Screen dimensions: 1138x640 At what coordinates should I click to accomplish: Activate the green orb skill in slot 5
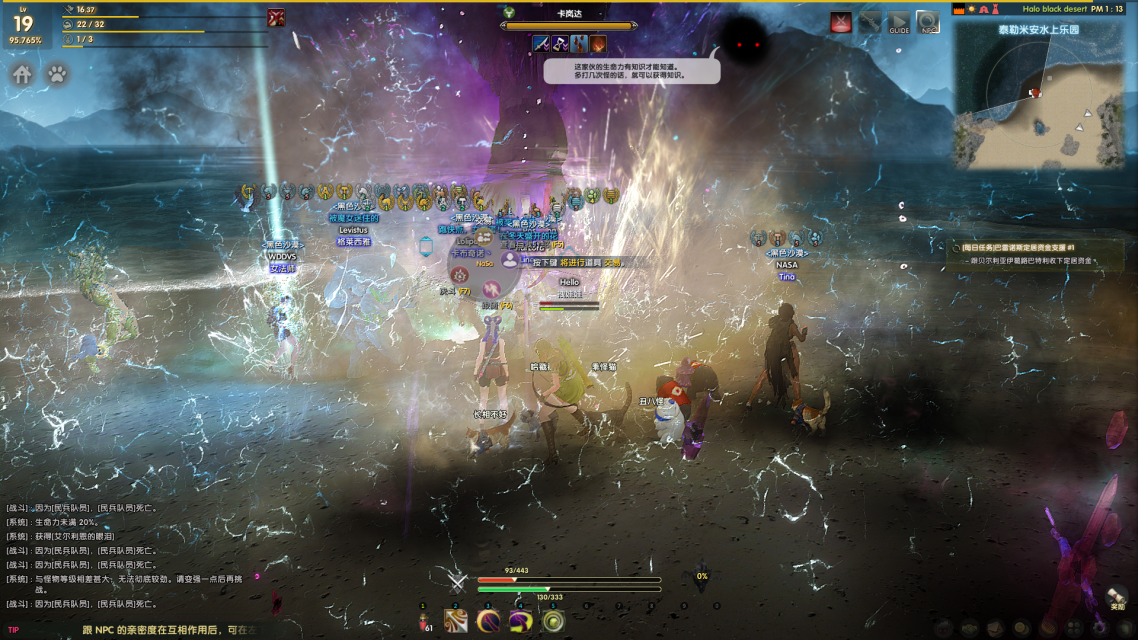click(553, 621)
